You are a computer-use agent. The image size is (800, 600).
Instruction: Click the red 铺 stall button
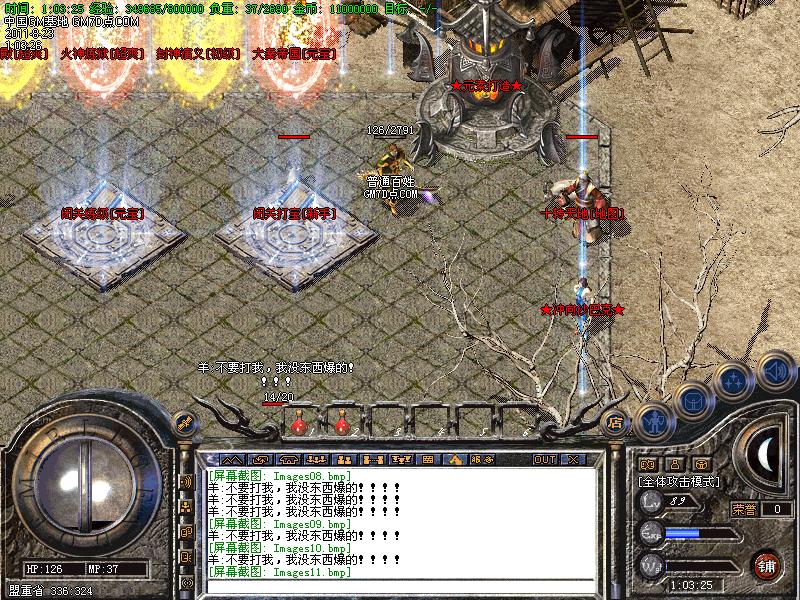click(x=767, y=564)
